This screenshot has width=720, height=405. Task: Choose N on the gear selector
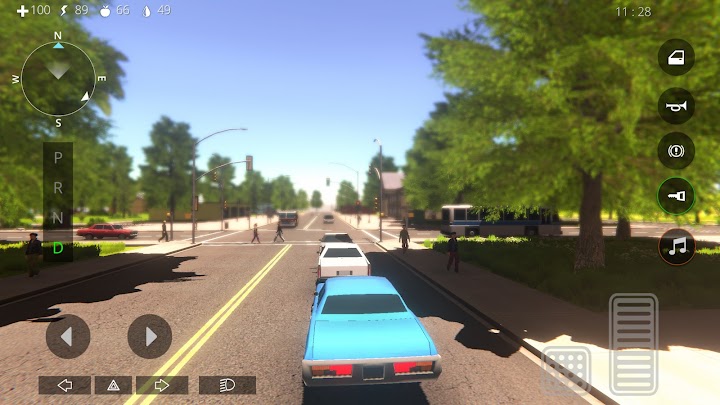pyautogui.click(x=58, y=217)
